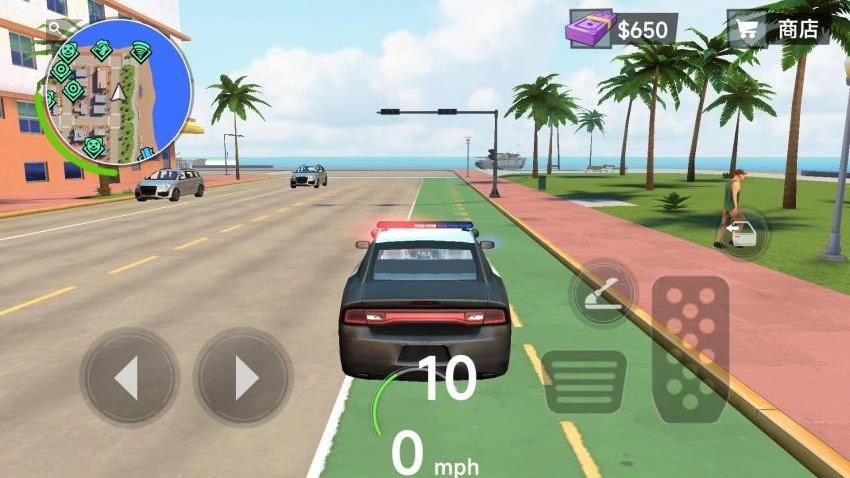Open the circular minimap
Viewport: 850px width, 478px height.
click(118, 93)
